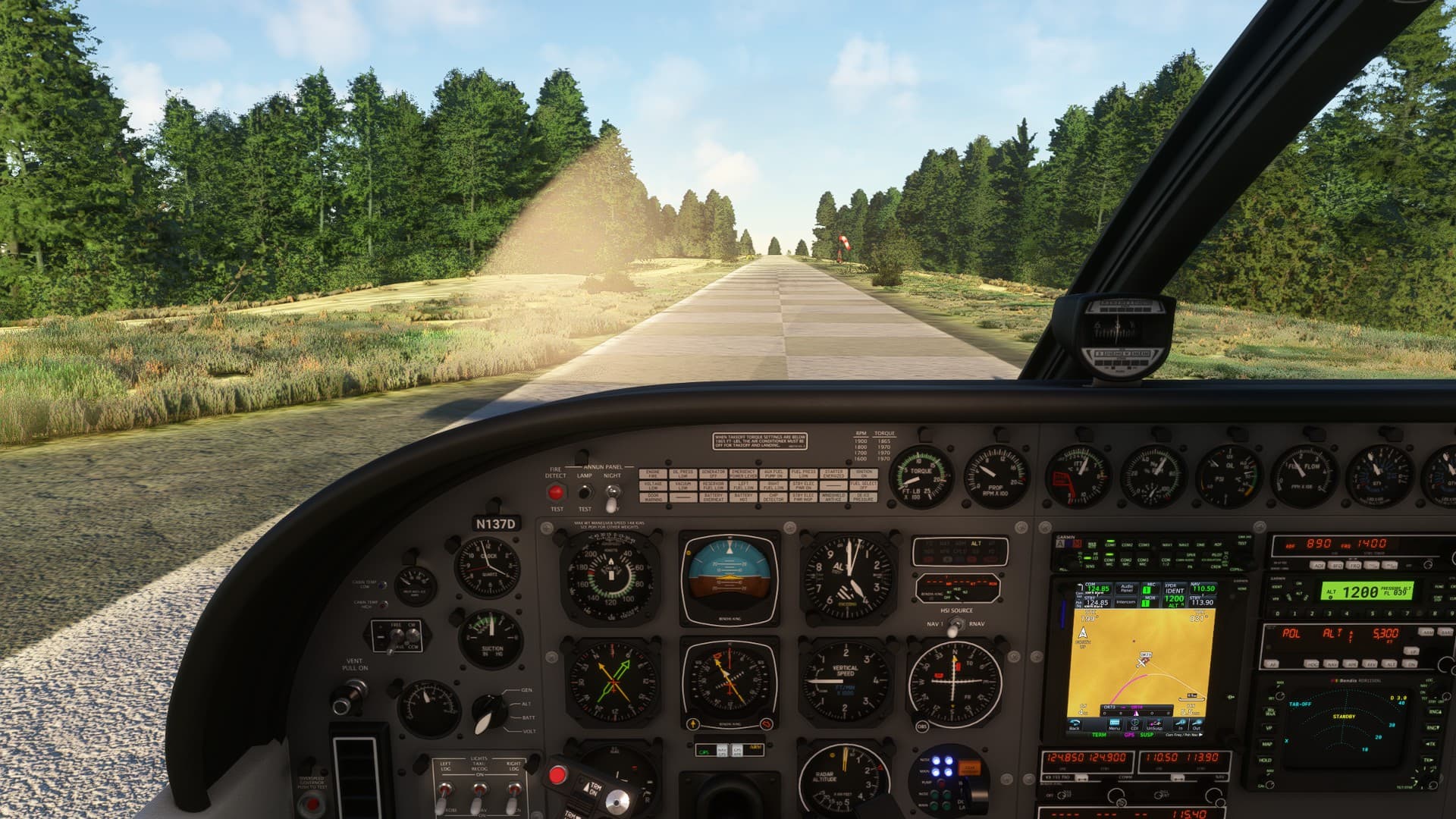Zoom the GPS map In
Image resolution: width=1456 pixels, height=819 pixels.
1180,725
